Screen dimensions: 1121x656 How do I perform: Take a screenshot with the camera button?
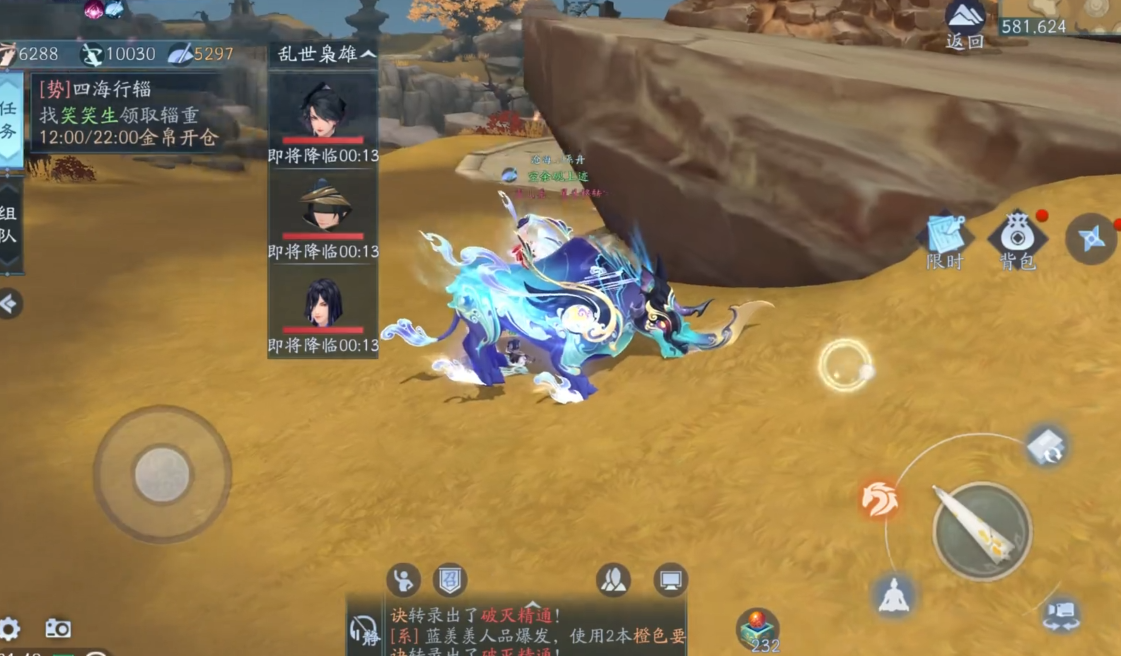pyautogui.click(x=58, y=629)
